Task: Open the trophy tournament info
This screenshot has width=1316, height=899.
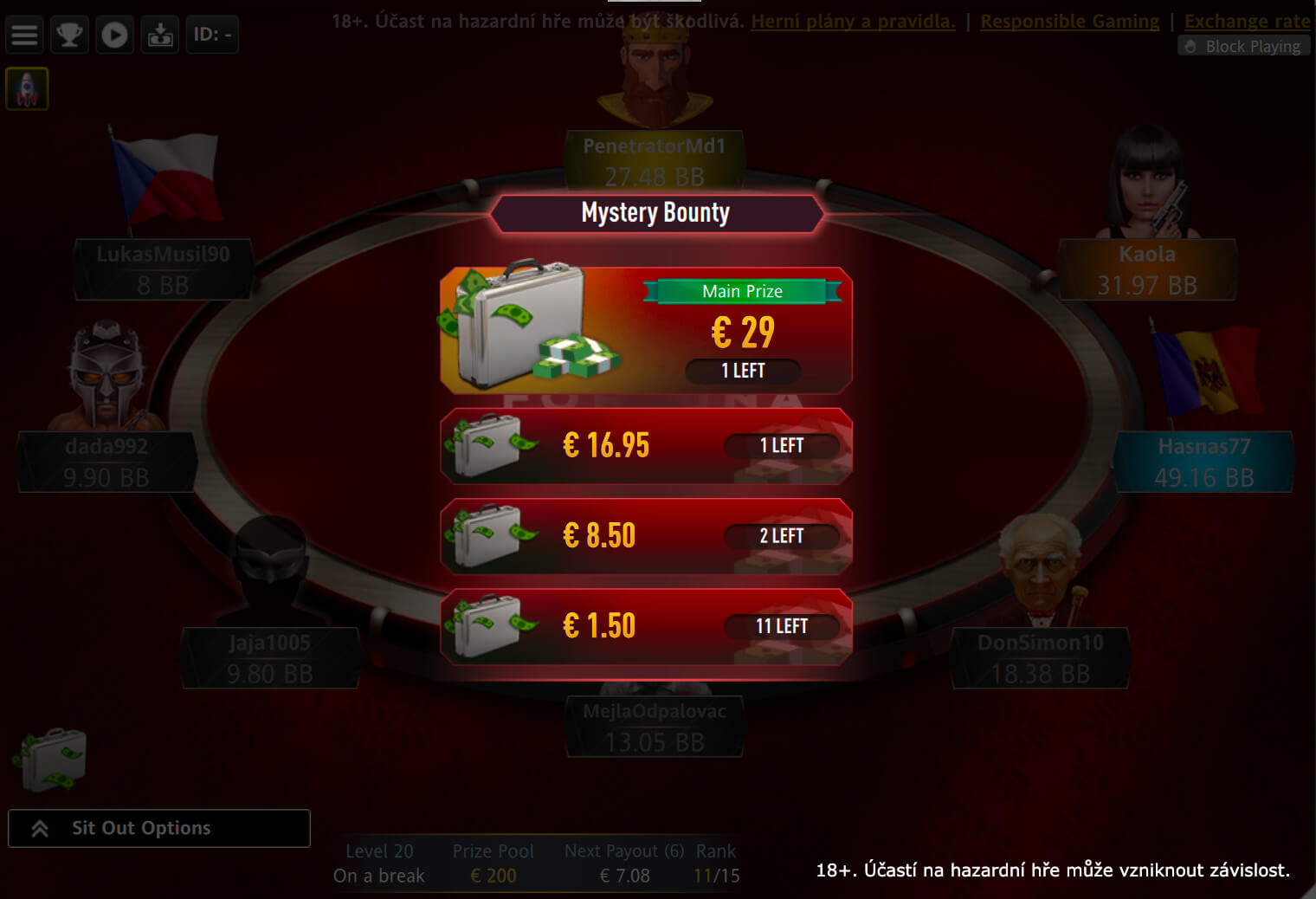Action: coord(69,35)
